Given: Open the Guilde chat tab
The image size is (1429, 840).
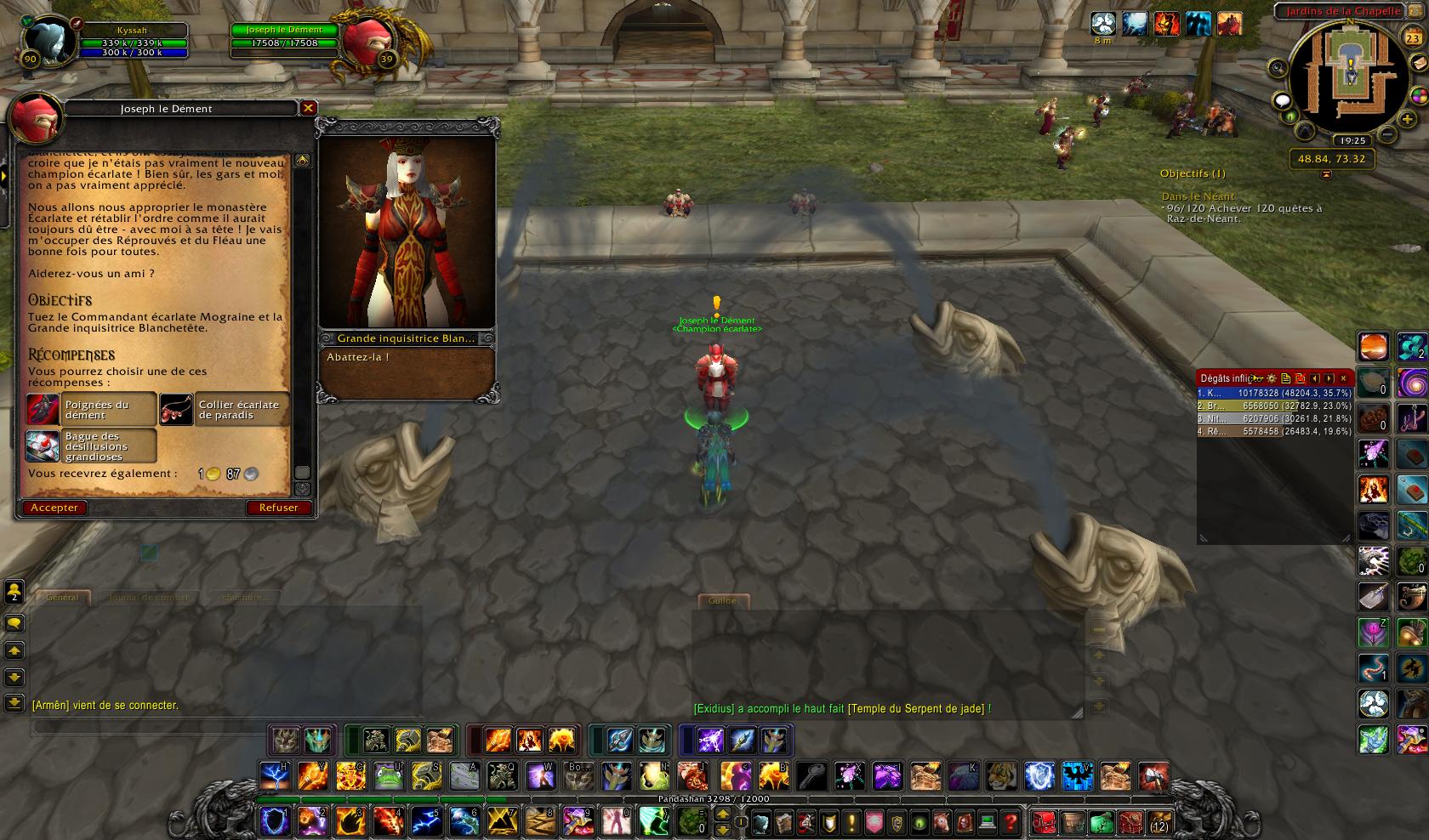Looking at the screenshot, I should point(722,601).
